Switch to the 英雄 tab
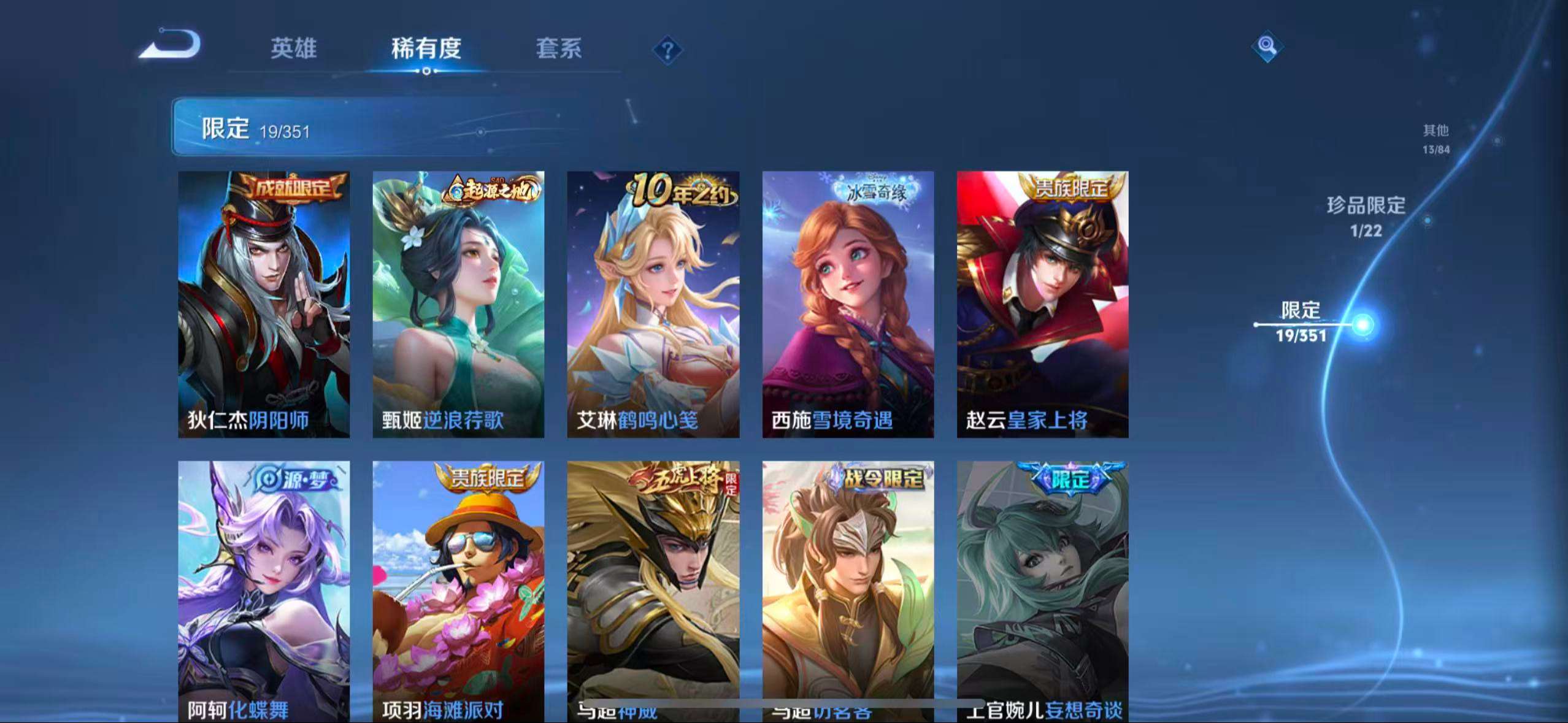 coord(293,49)
